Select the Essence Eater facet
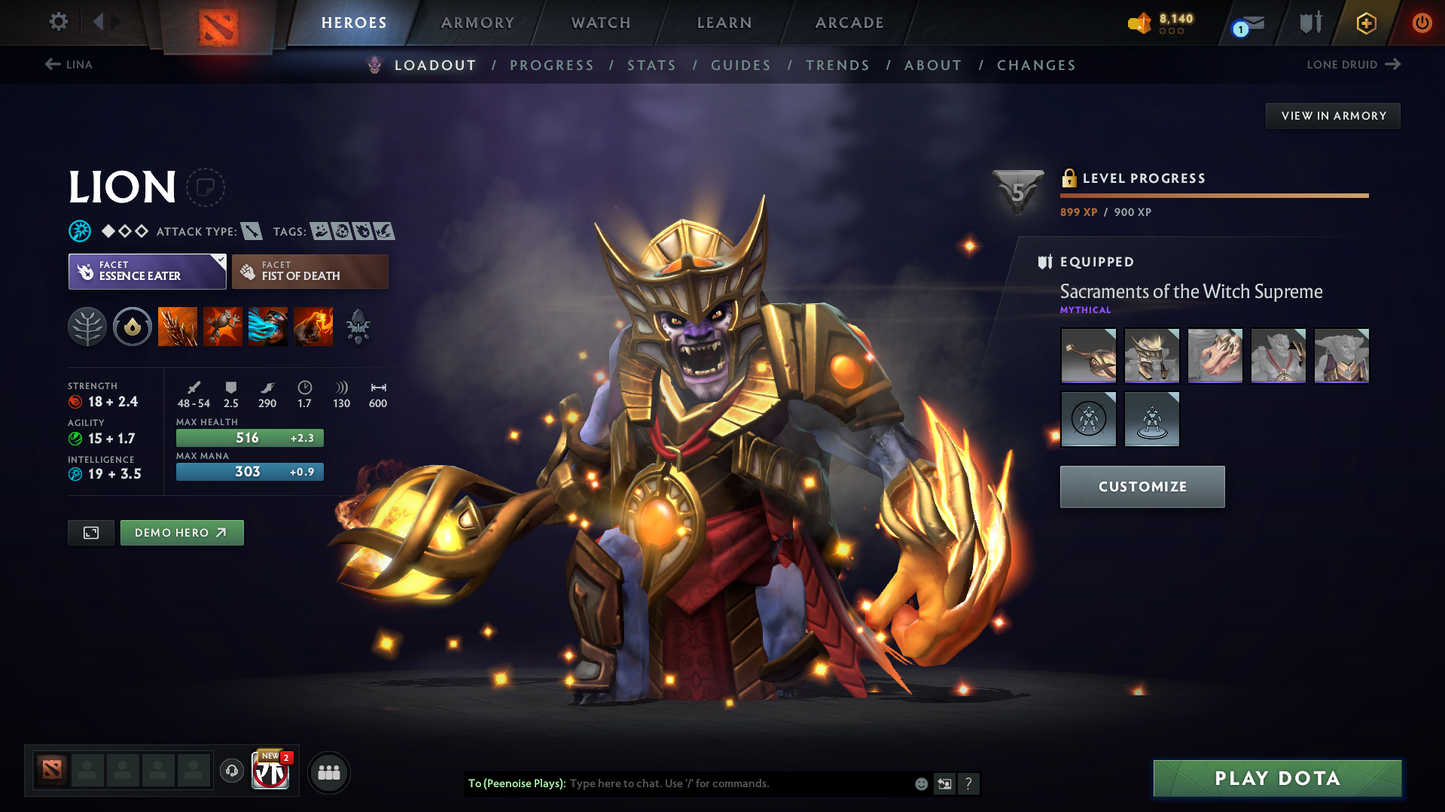This screenshot has height=812, width=1445. pos(146,271)
